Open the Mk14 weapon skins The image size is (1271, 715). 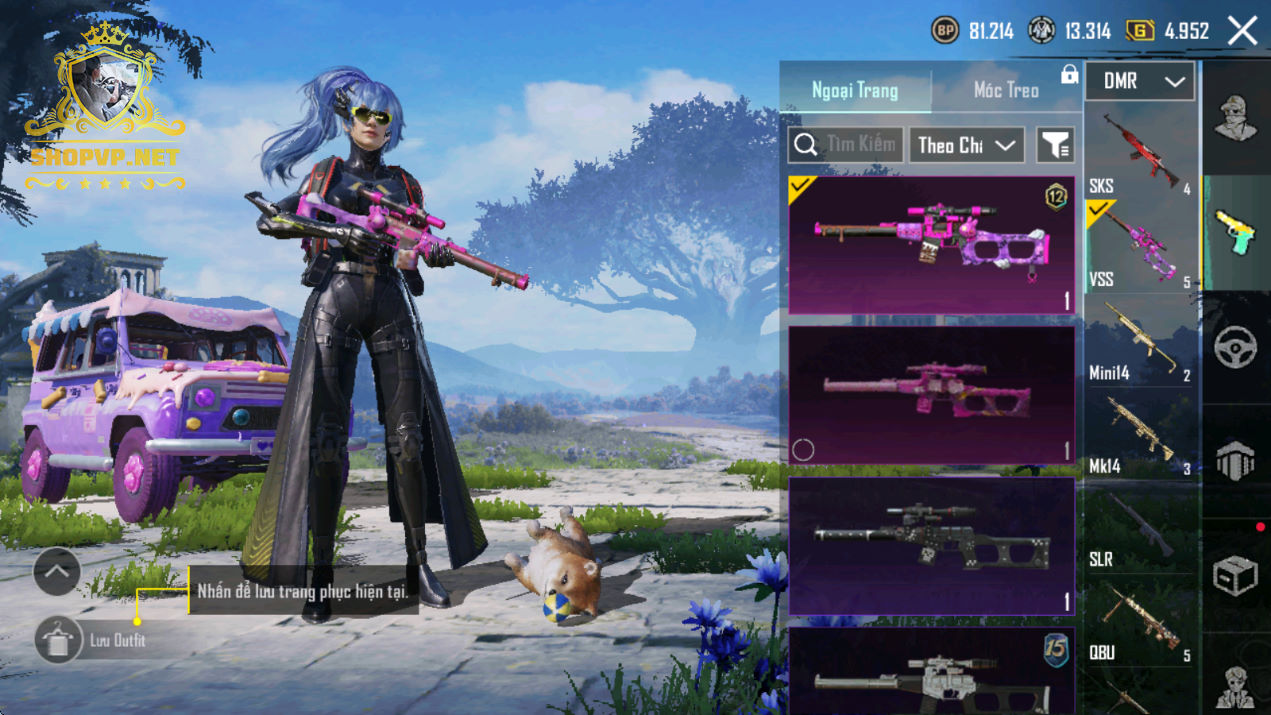pos(1142,433)
